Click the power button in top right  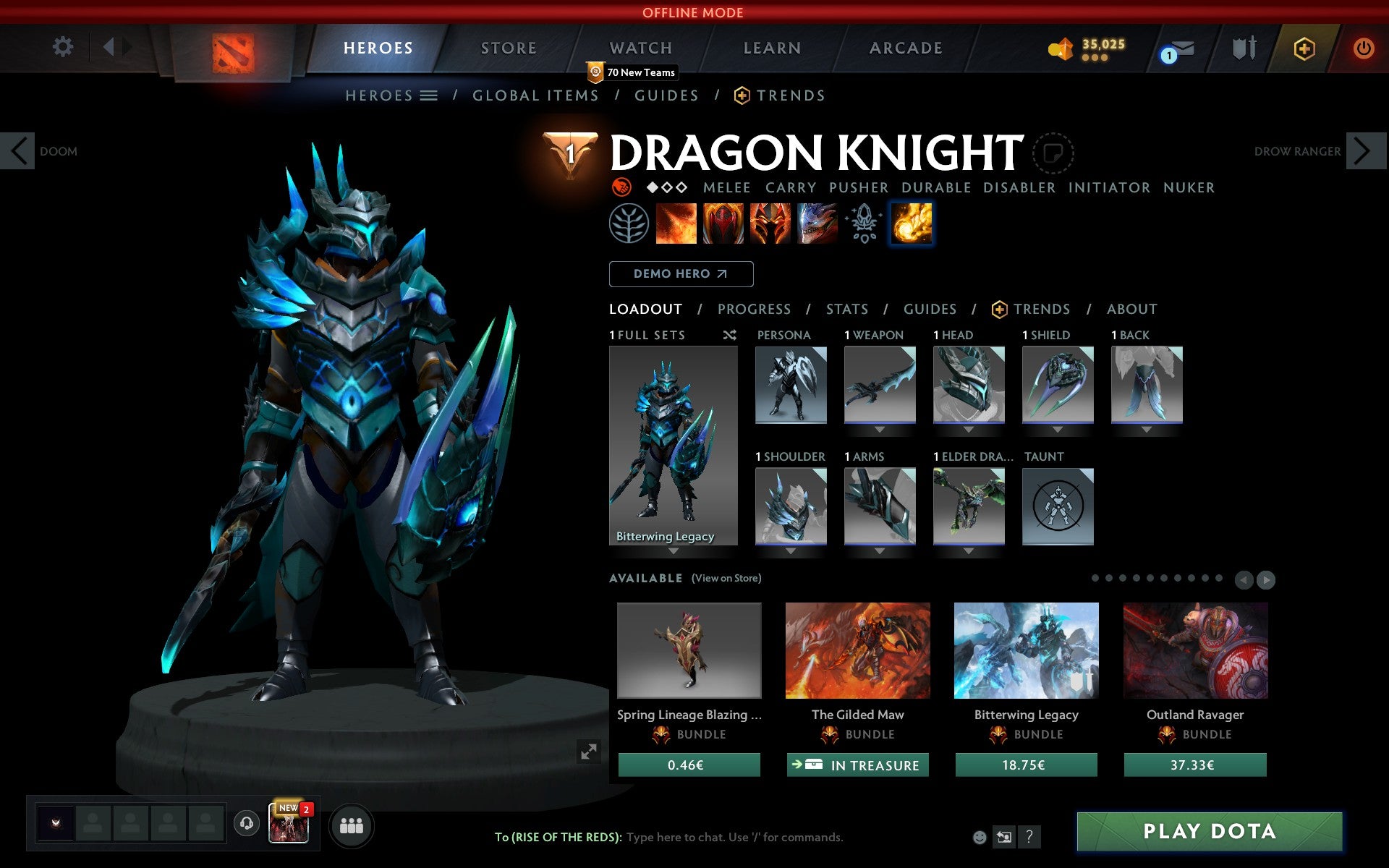[x=1363, y=48]
